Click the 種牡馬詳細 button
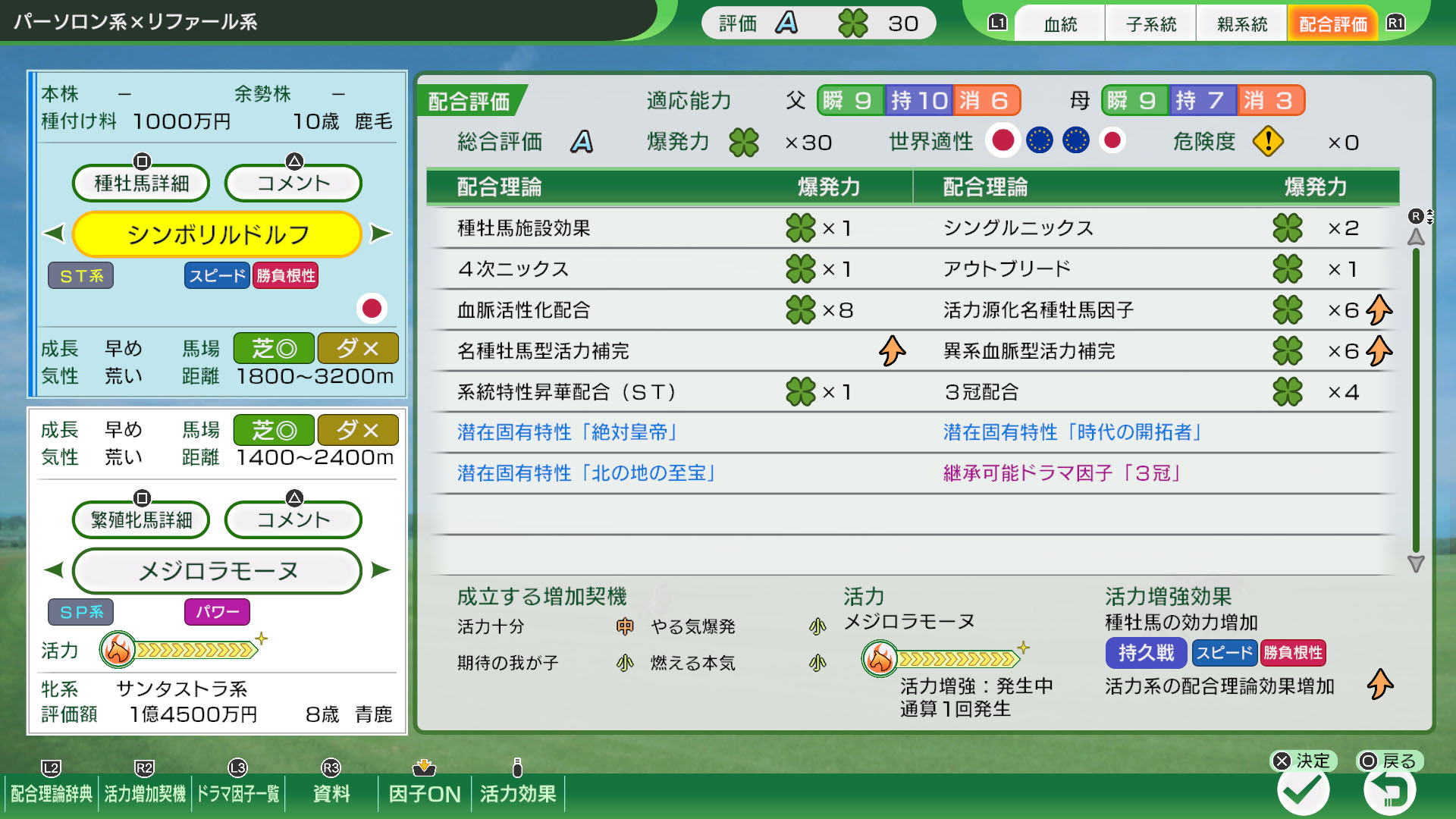Screen dimensions: 1456x819 [140, 183]
